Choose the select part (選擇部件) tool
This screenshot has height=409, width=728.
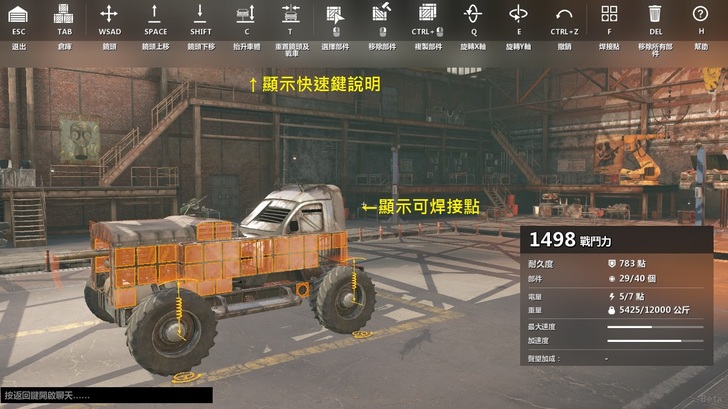[335, 14]
